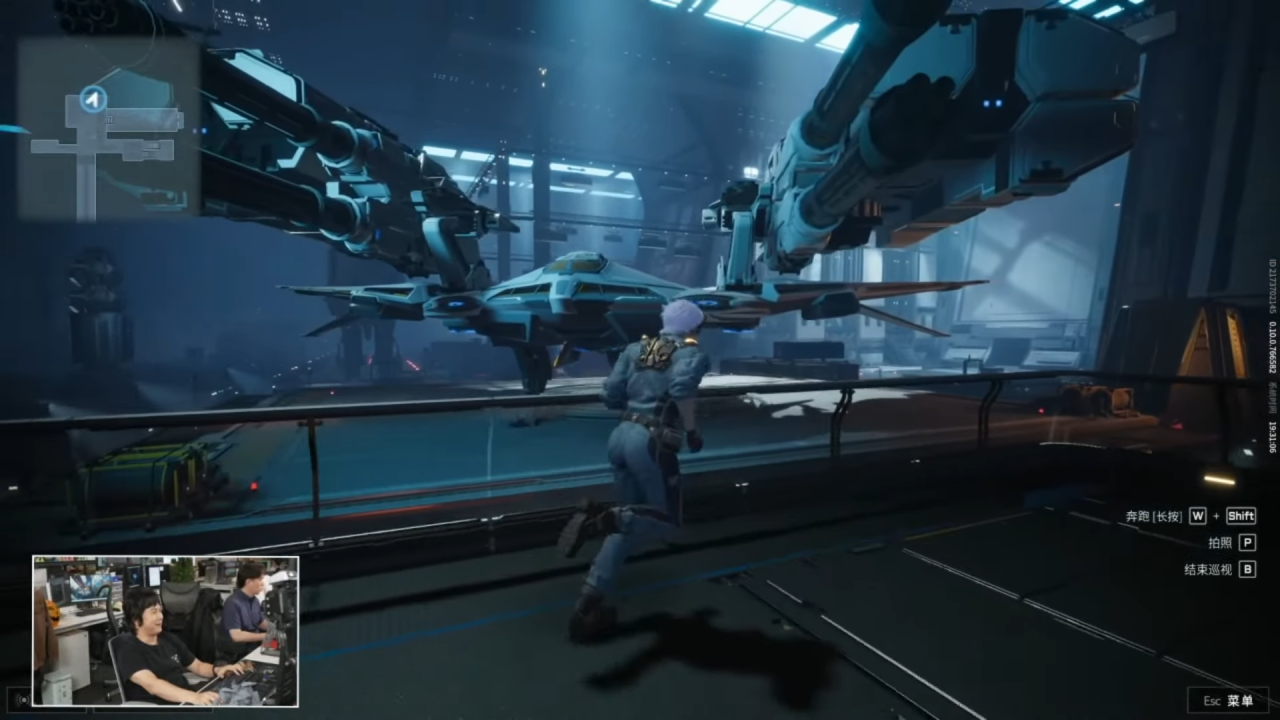Click the 拍照 photo prompt text

(x=1221, y=544)
